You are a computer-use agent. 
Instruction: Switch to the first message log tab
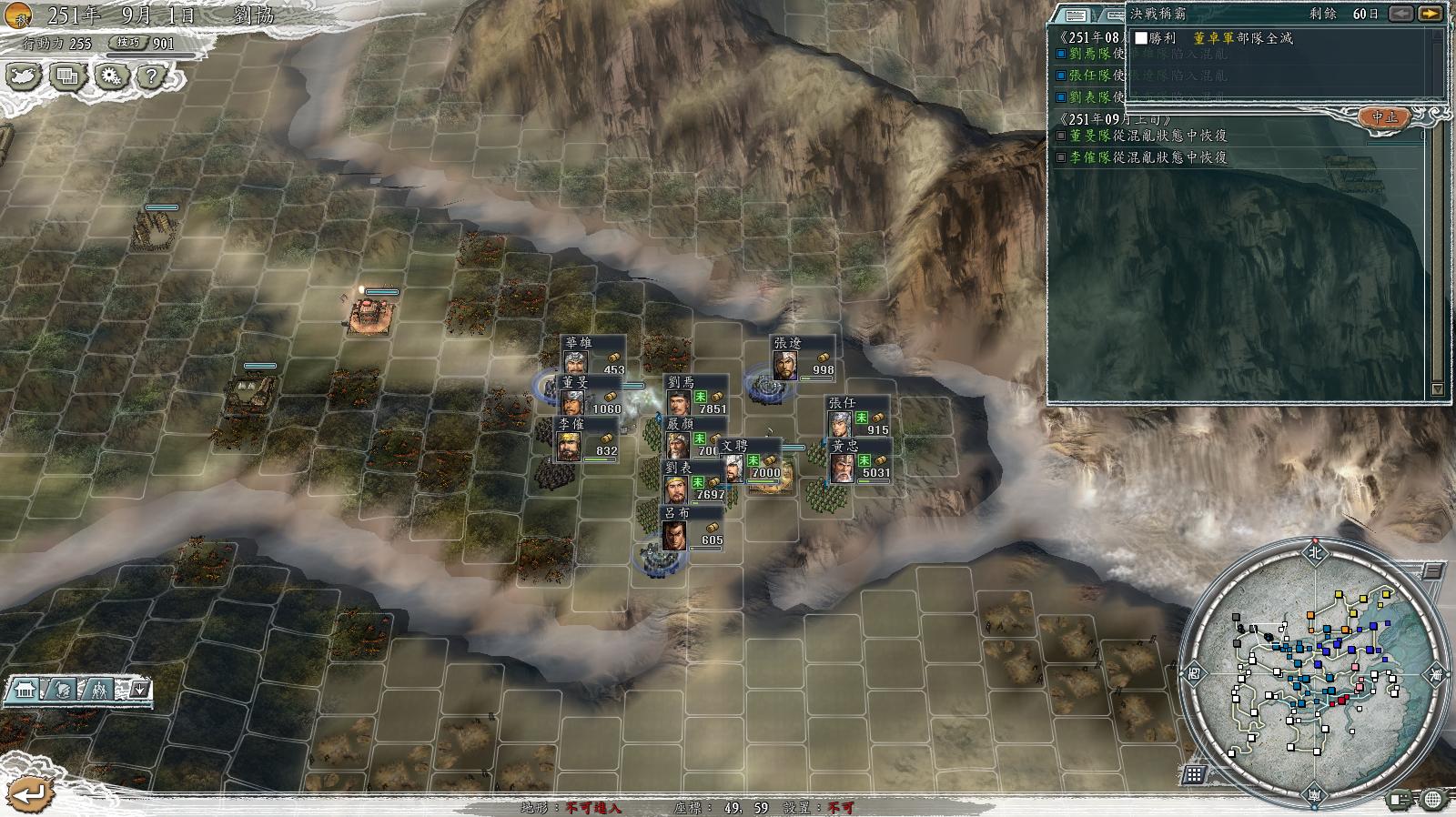pyautogui.click(x=1076, y=15)
